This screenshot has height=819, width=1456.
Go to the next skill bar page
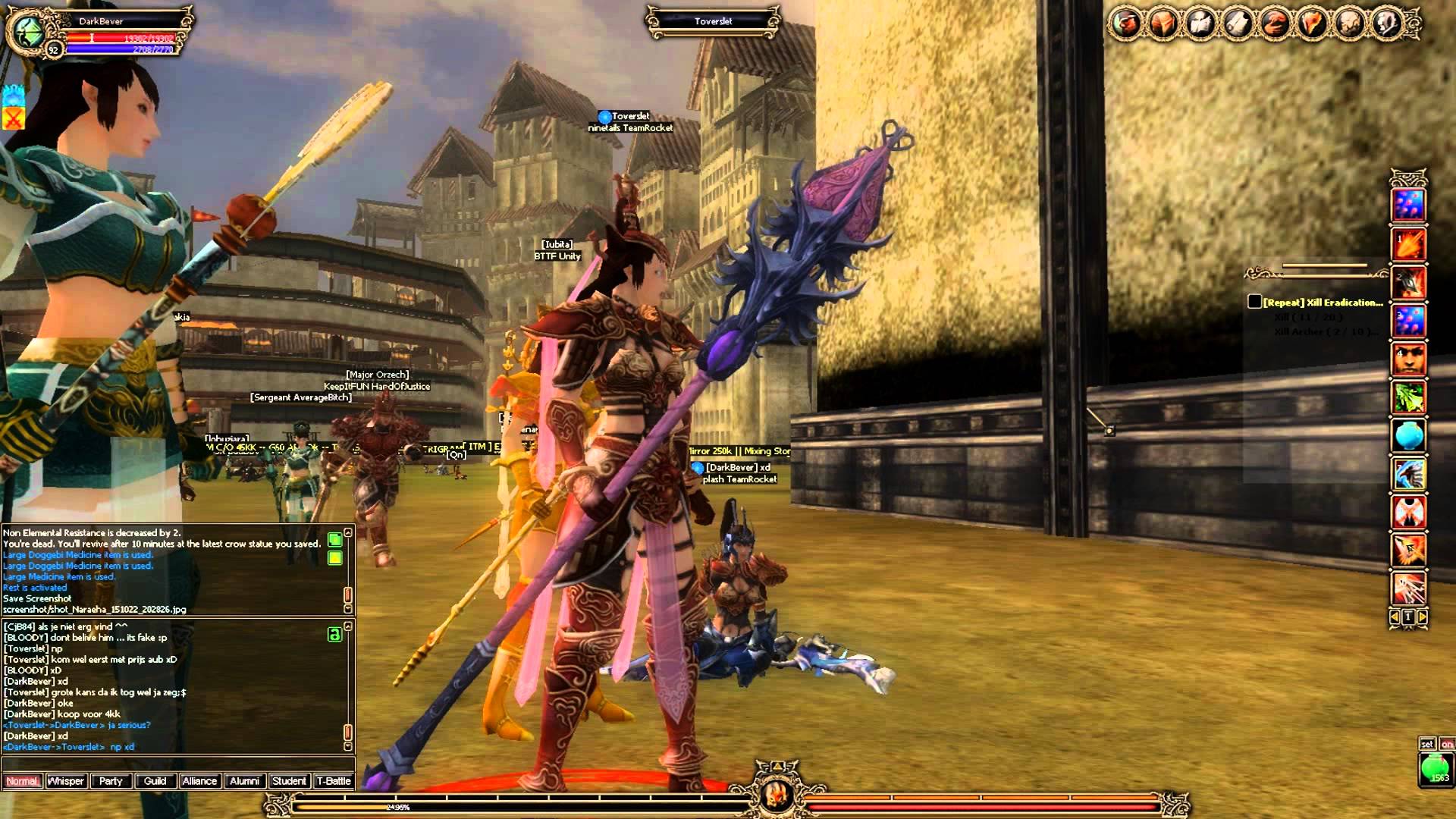click(1423, 617)
